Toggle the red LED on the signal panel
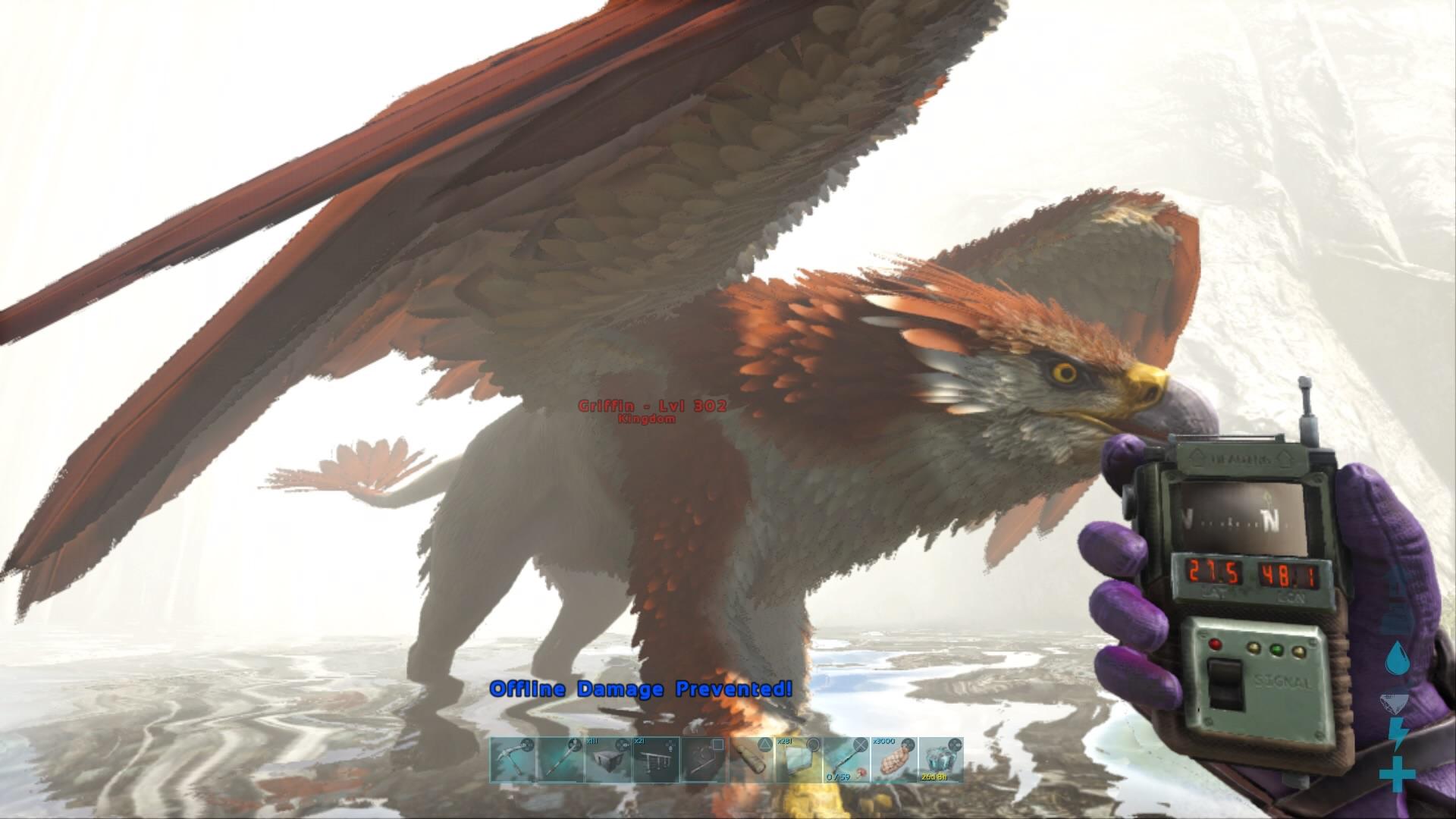Viewport: 1456px width, 819px height. (x=1216, y=644)
